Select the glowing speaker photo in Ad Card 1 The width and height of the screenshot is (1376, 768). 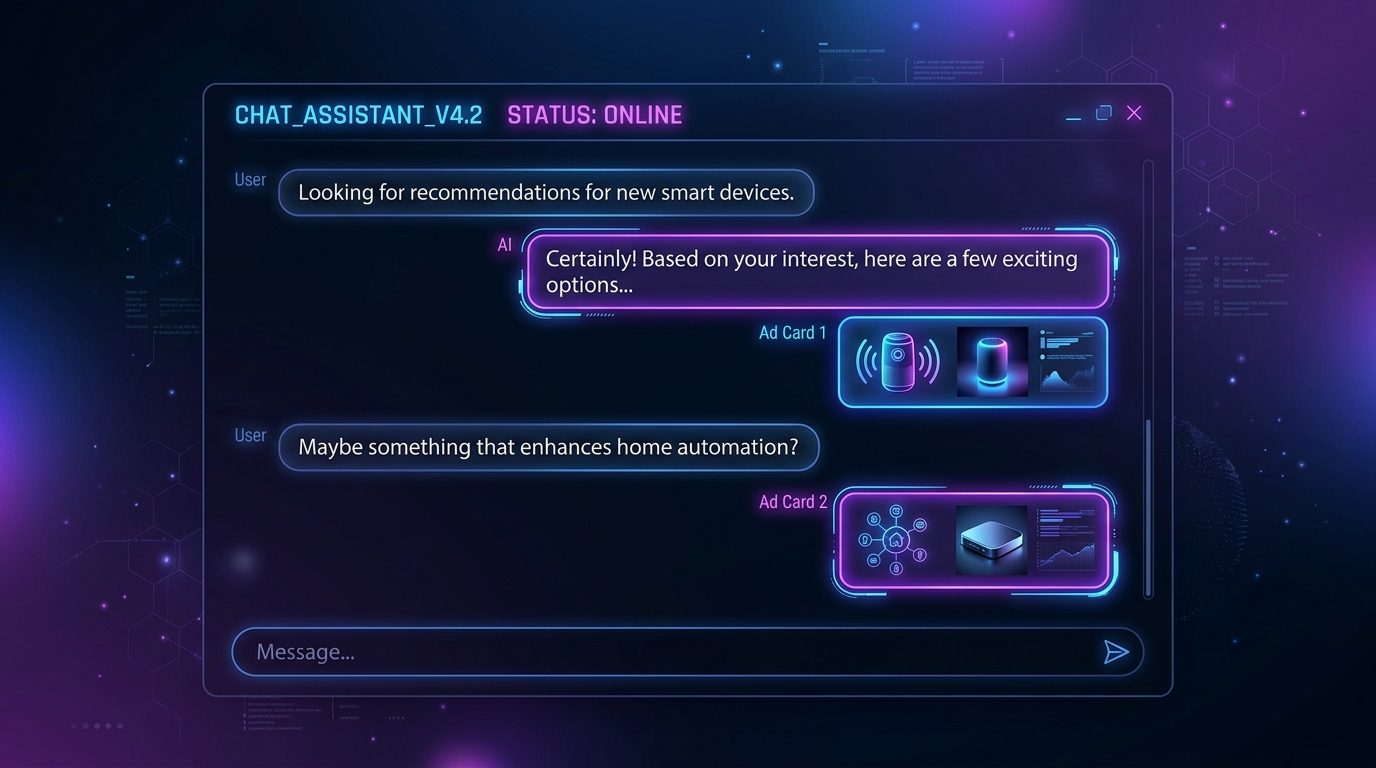click(992, 362)
